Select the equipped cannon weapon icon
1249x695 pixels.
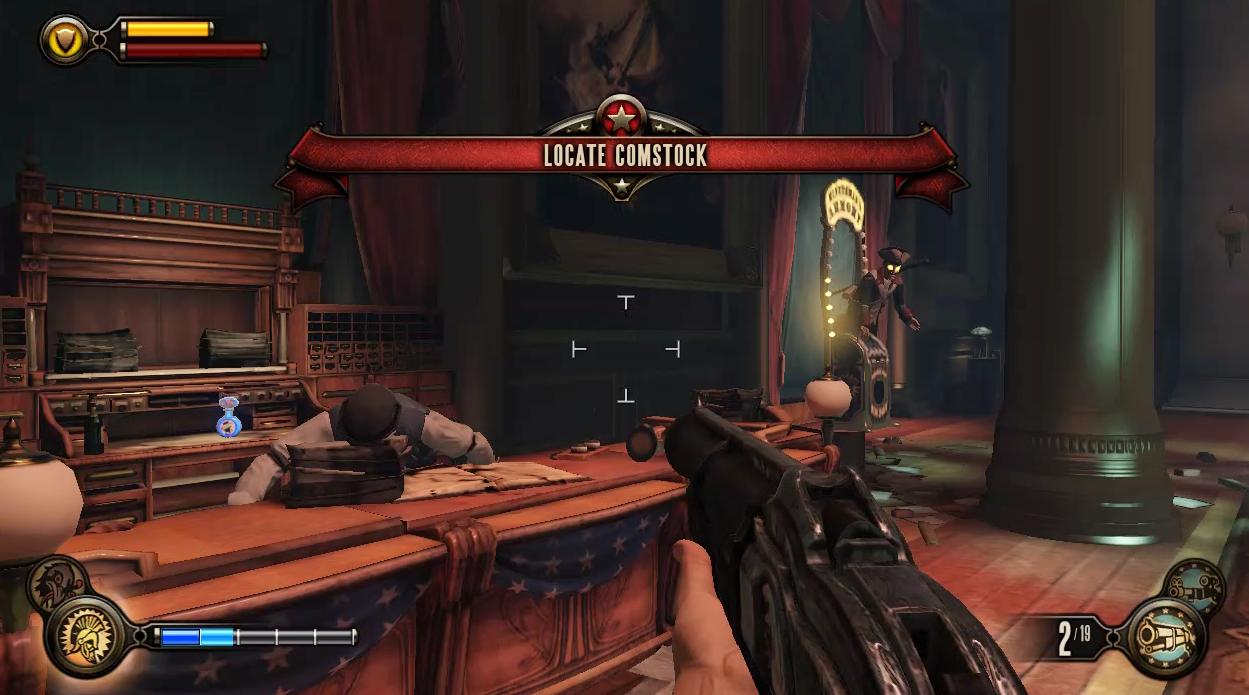point(1166,635)
